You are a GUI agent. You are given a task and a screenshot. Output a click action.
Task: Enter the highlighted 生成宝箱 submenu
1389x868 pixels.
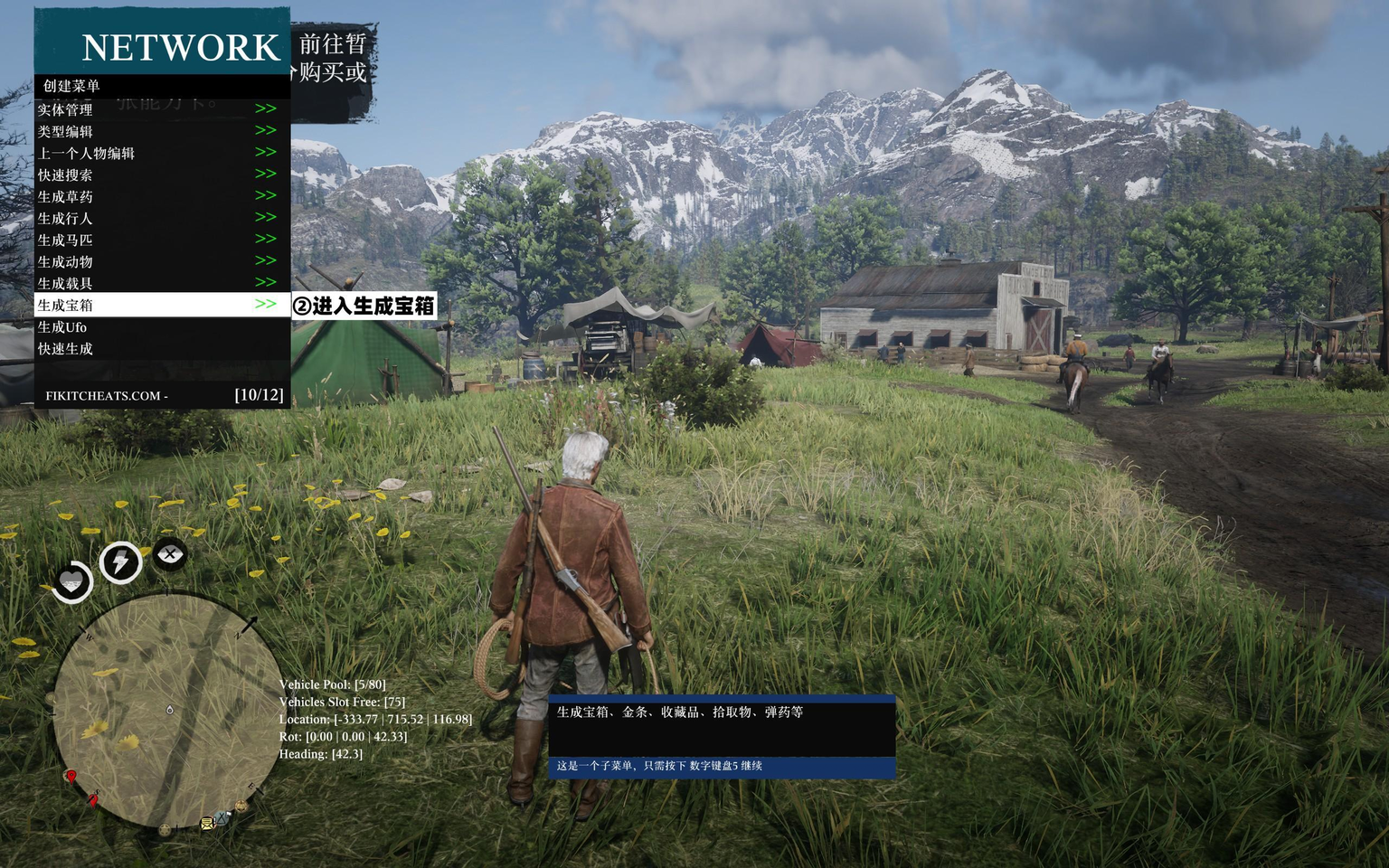pos(65,305)
